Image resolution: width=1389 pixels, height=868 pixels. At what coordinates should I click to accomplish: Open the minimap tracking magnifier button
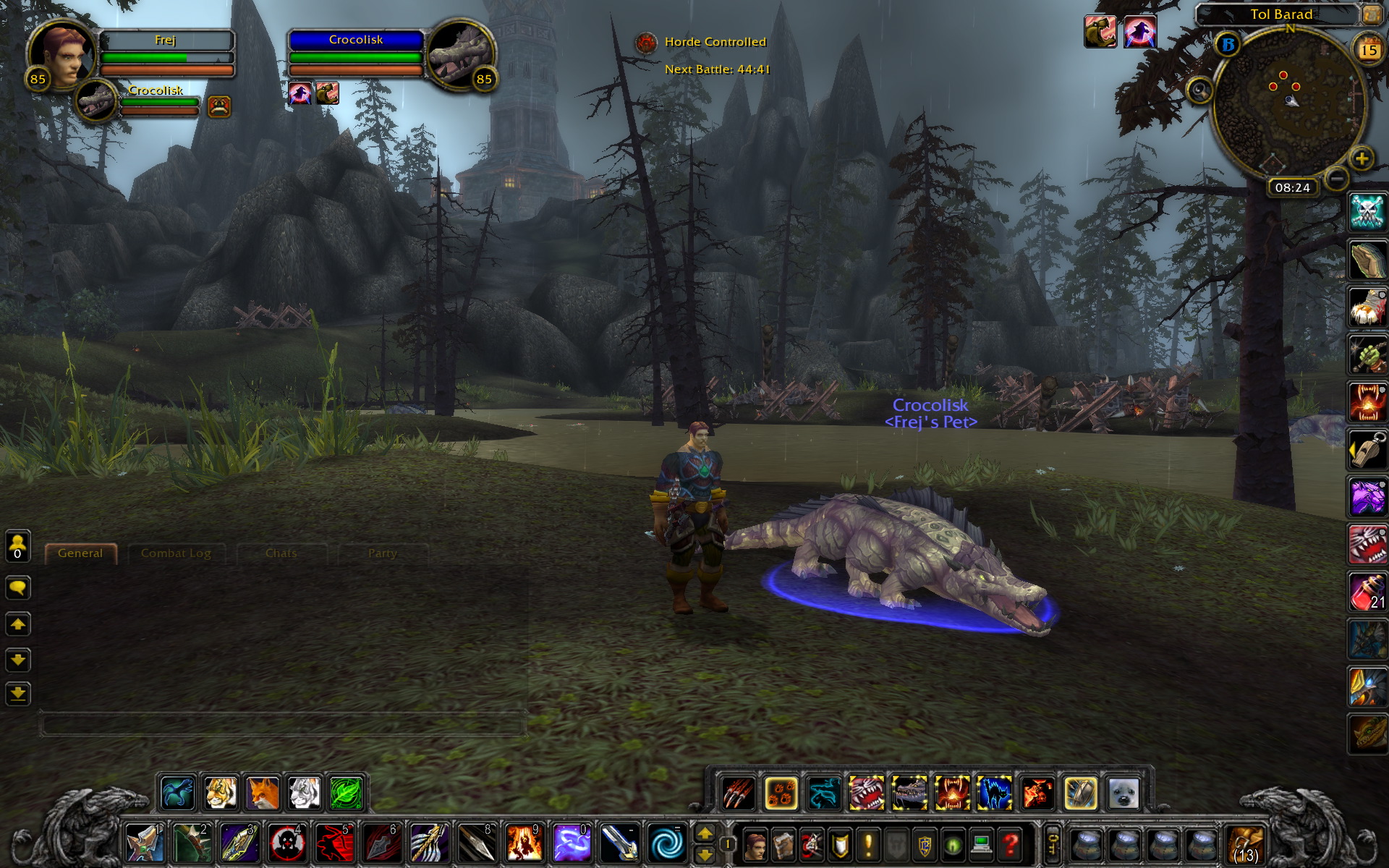1200,90
